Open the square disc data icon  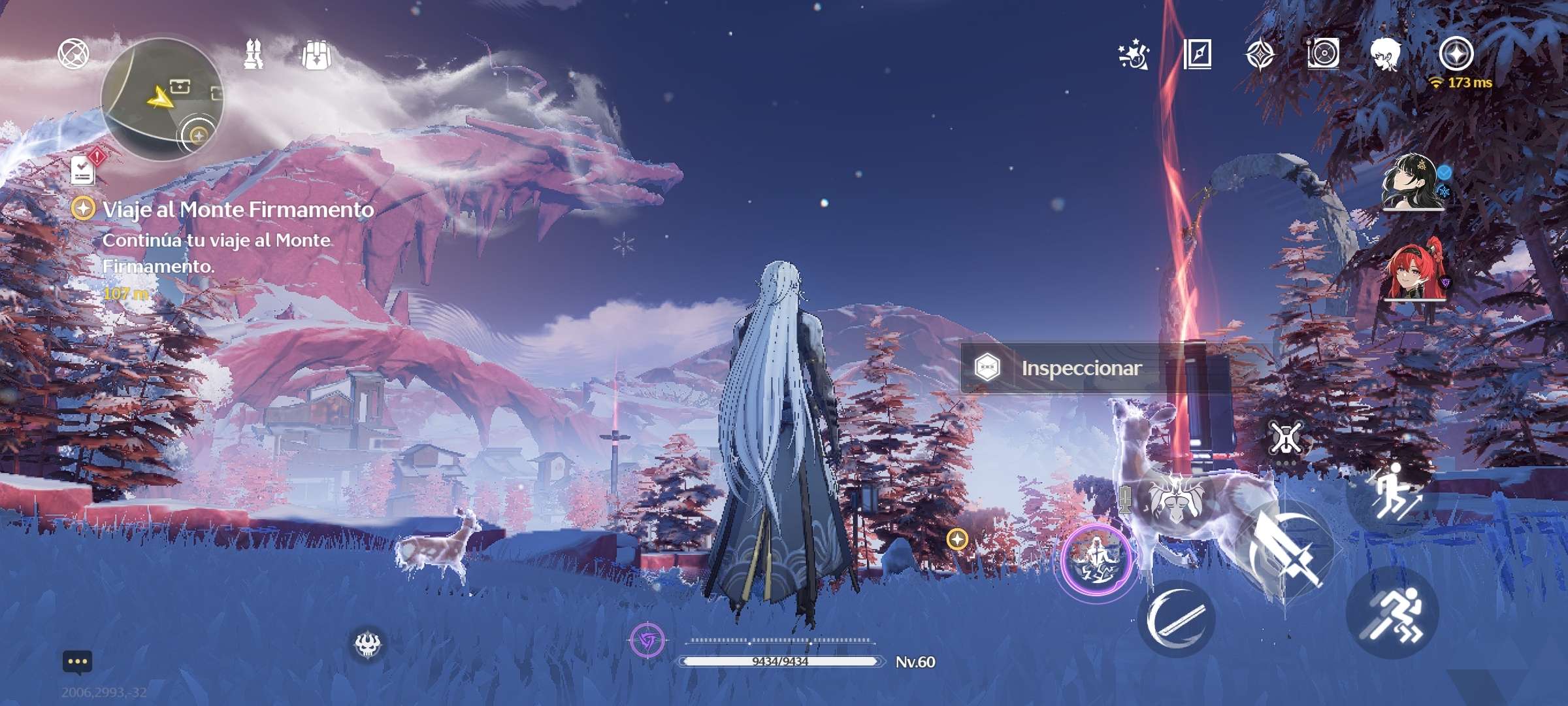(x=1323, y=54)
